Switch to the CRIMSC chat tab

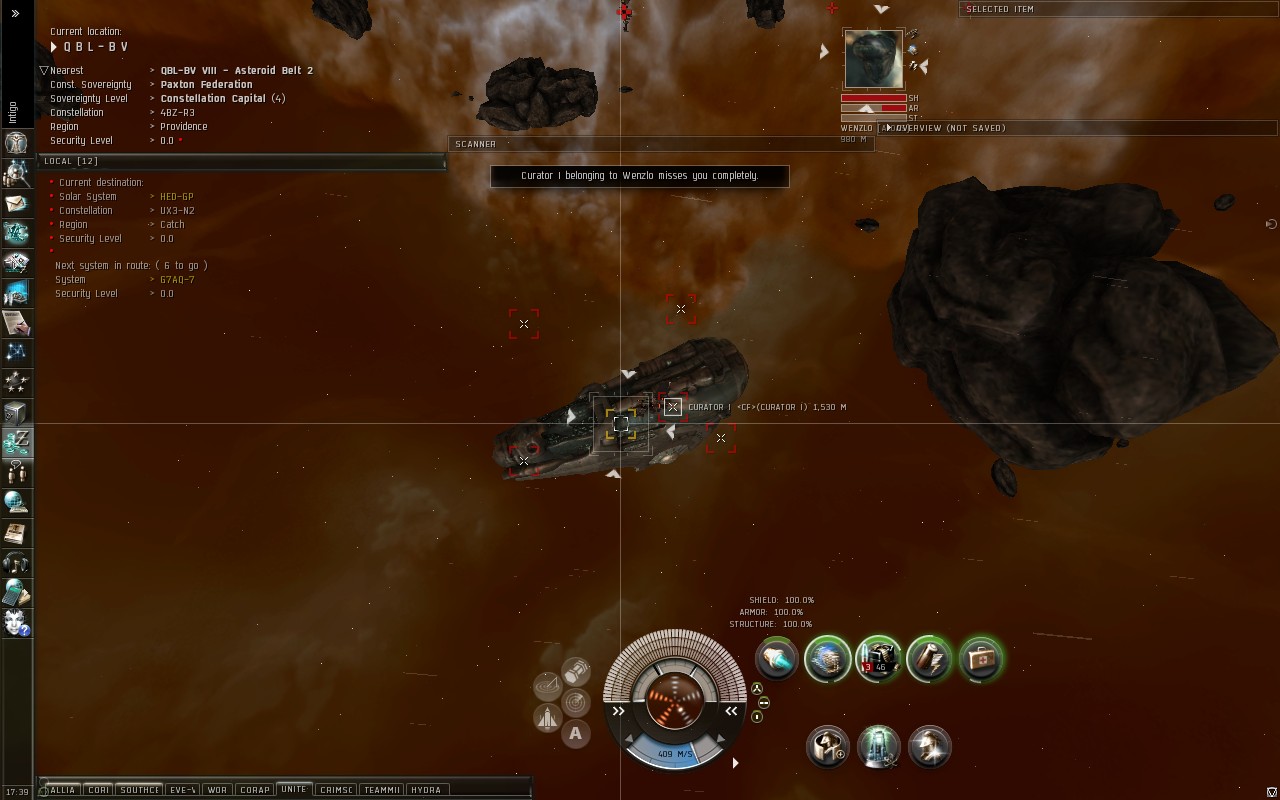coord(336,790)
